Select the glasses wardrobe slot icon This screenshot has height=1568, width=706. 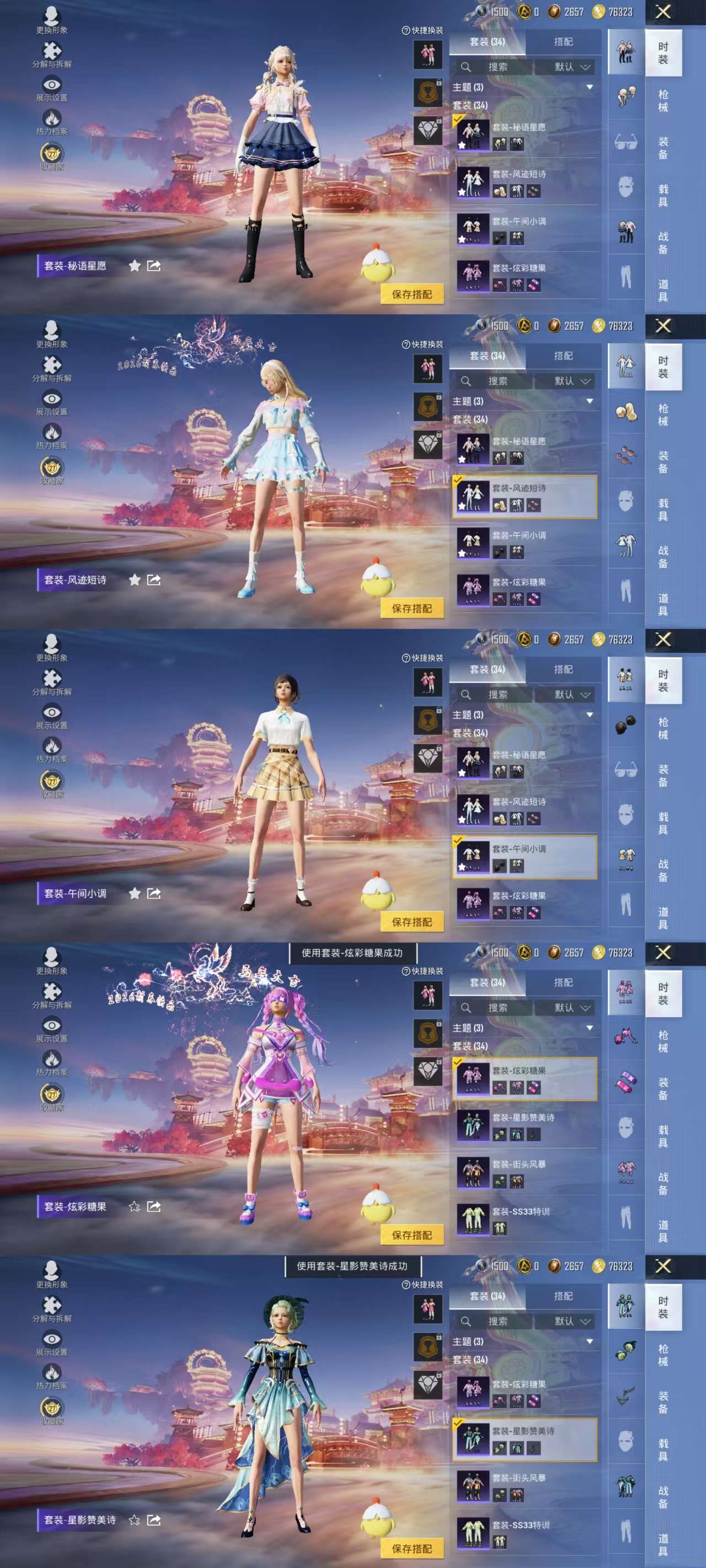pyautogui.click(x=626, y=141)
